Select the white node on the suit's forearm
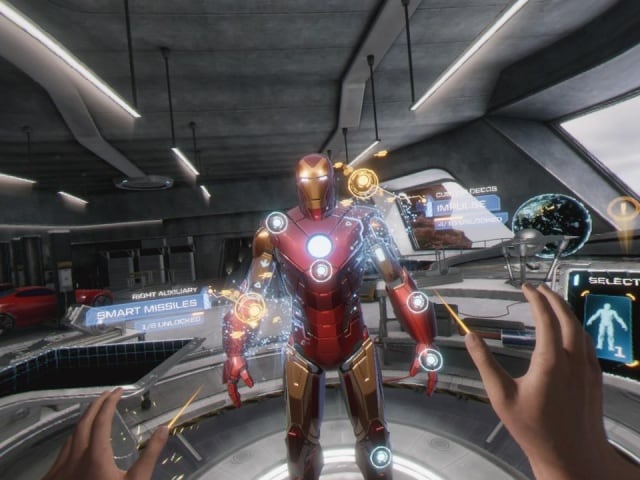 click(x=418, y=301)
